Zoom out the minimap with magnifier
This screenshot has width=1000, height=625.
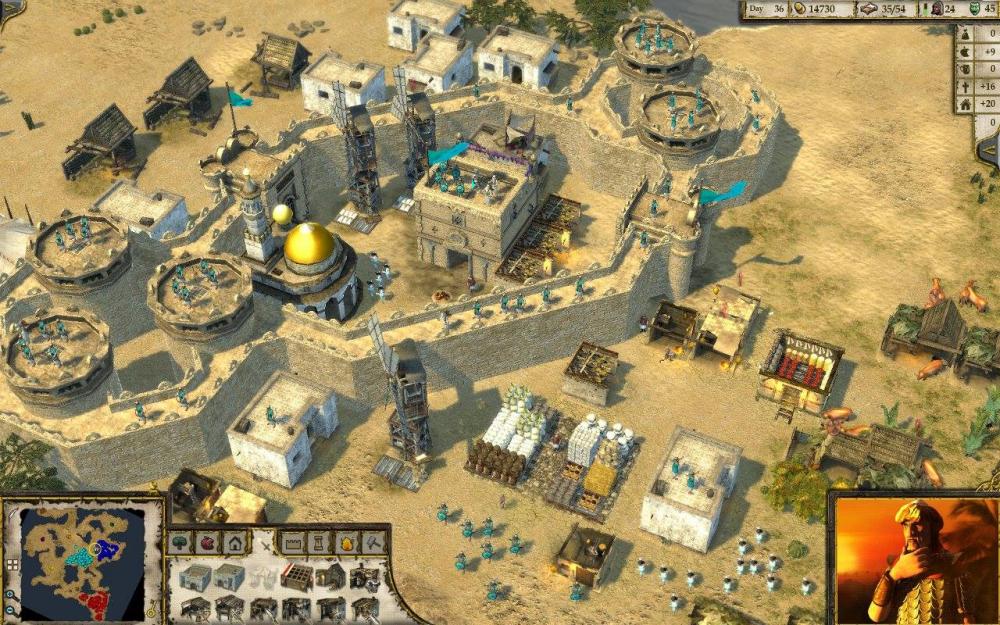[10, 610]
